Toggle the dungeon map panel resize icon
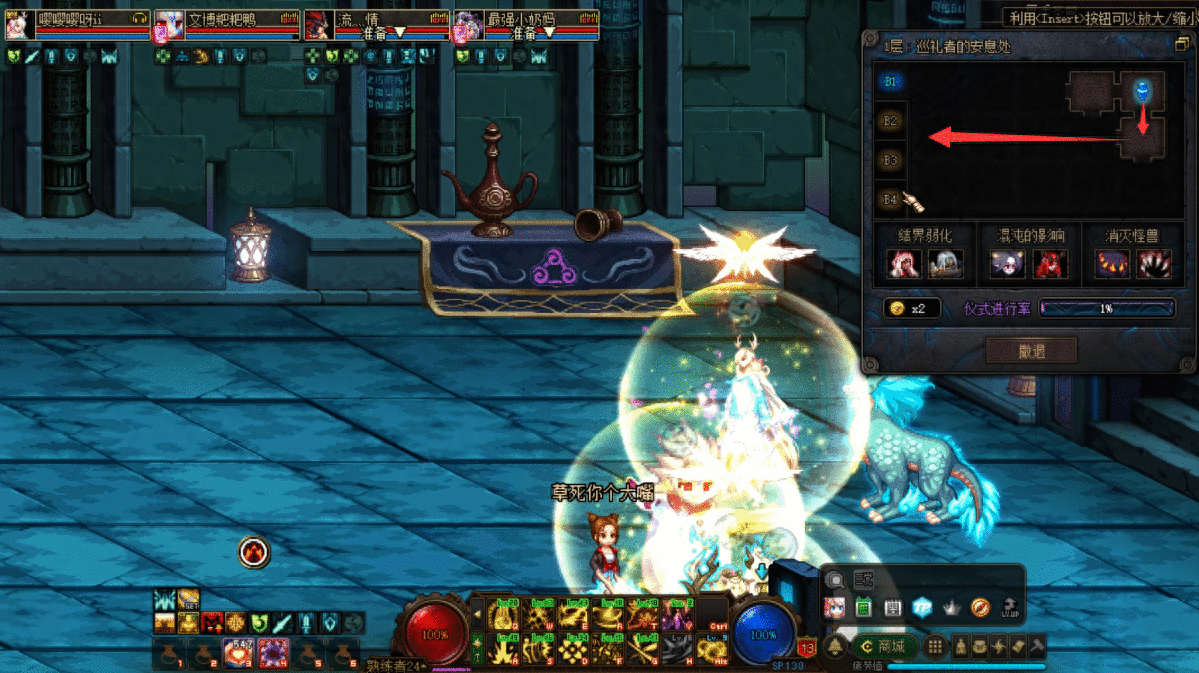The width and height of the screenshot is (1199, 673). point(1180,45)
